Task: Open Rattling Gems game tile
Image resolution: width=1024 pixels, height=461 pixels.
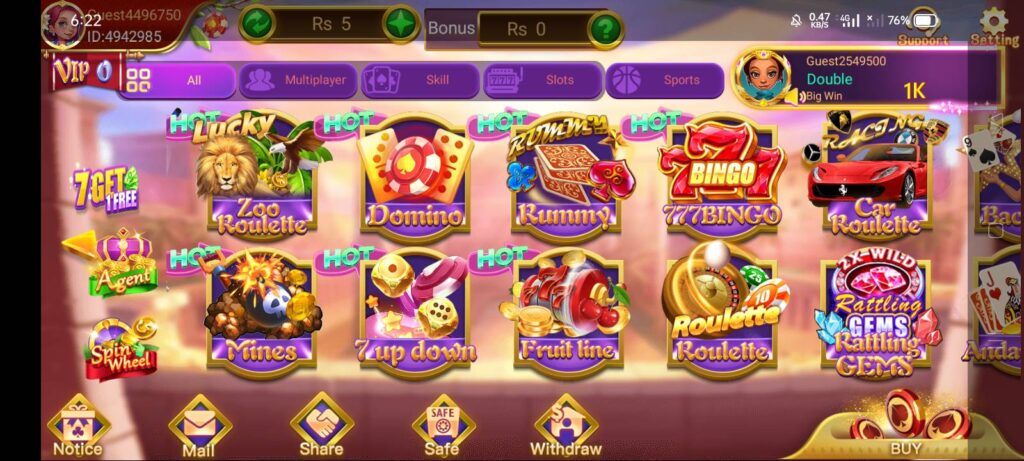Action: click(x=874, y=310)
